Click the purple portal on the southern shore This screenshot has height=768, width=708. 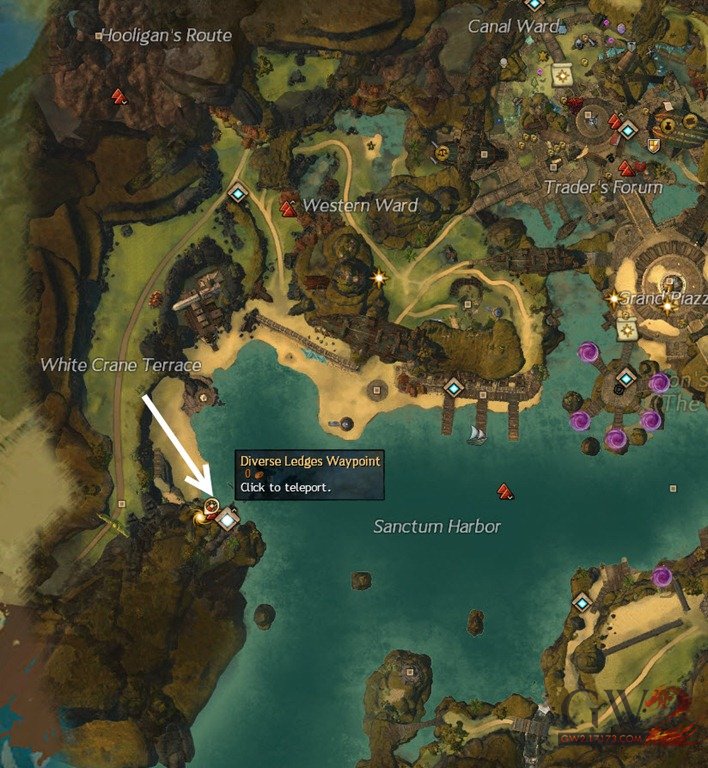pyautogui.click(x=661, y=575)
